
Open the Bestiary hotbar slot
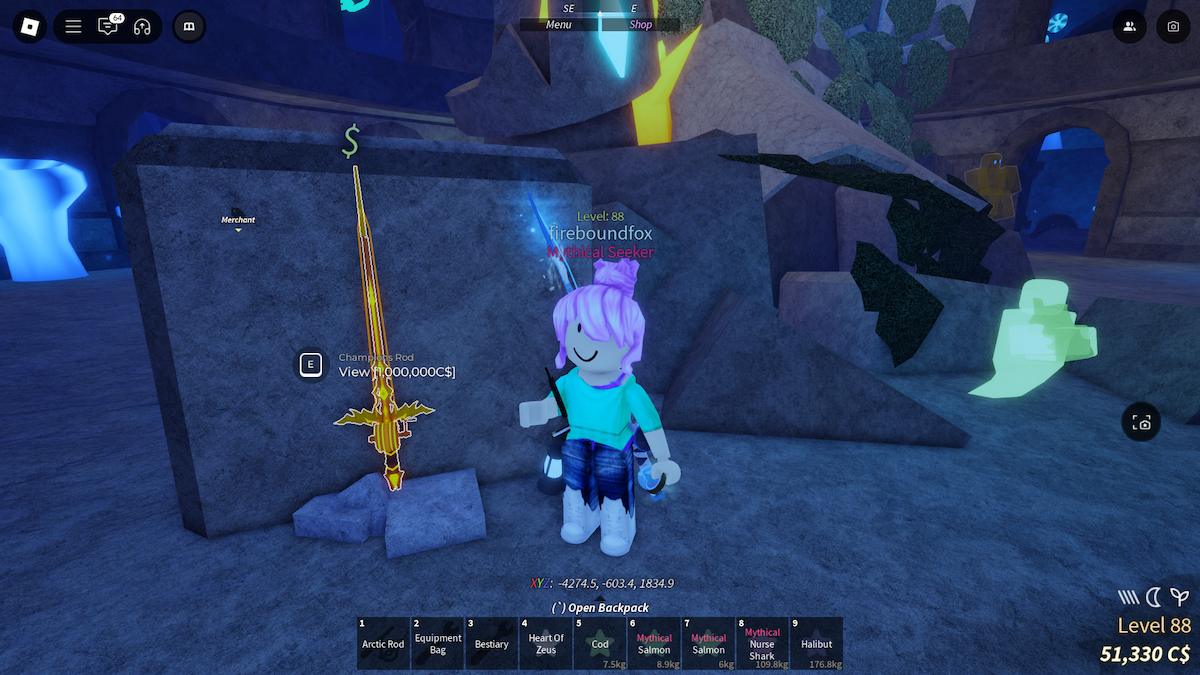pos(492,644)
